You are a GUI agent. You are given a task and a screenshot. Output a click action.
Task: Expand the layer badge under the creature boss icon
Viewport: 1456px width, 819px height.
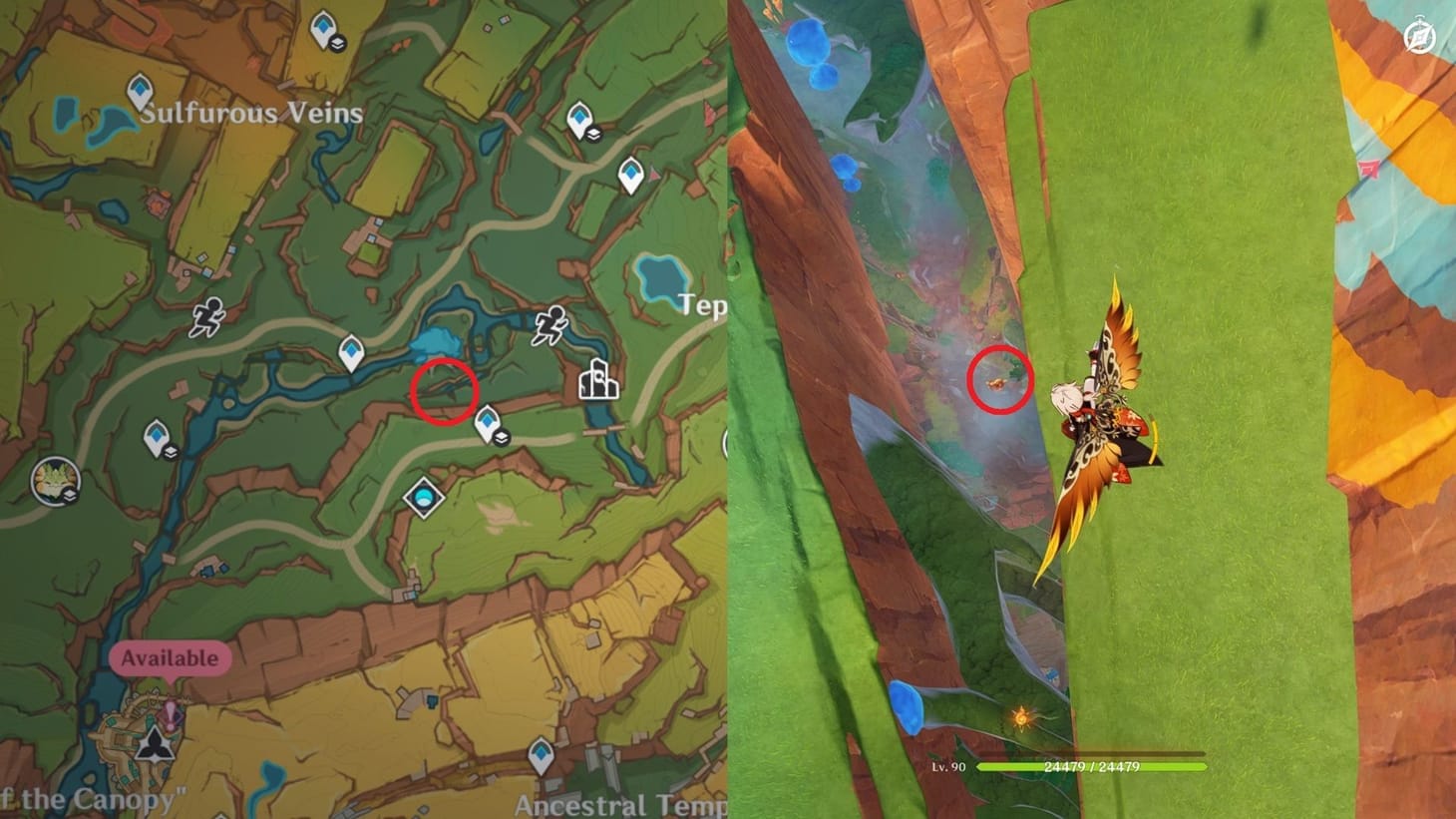pos(71,493)
